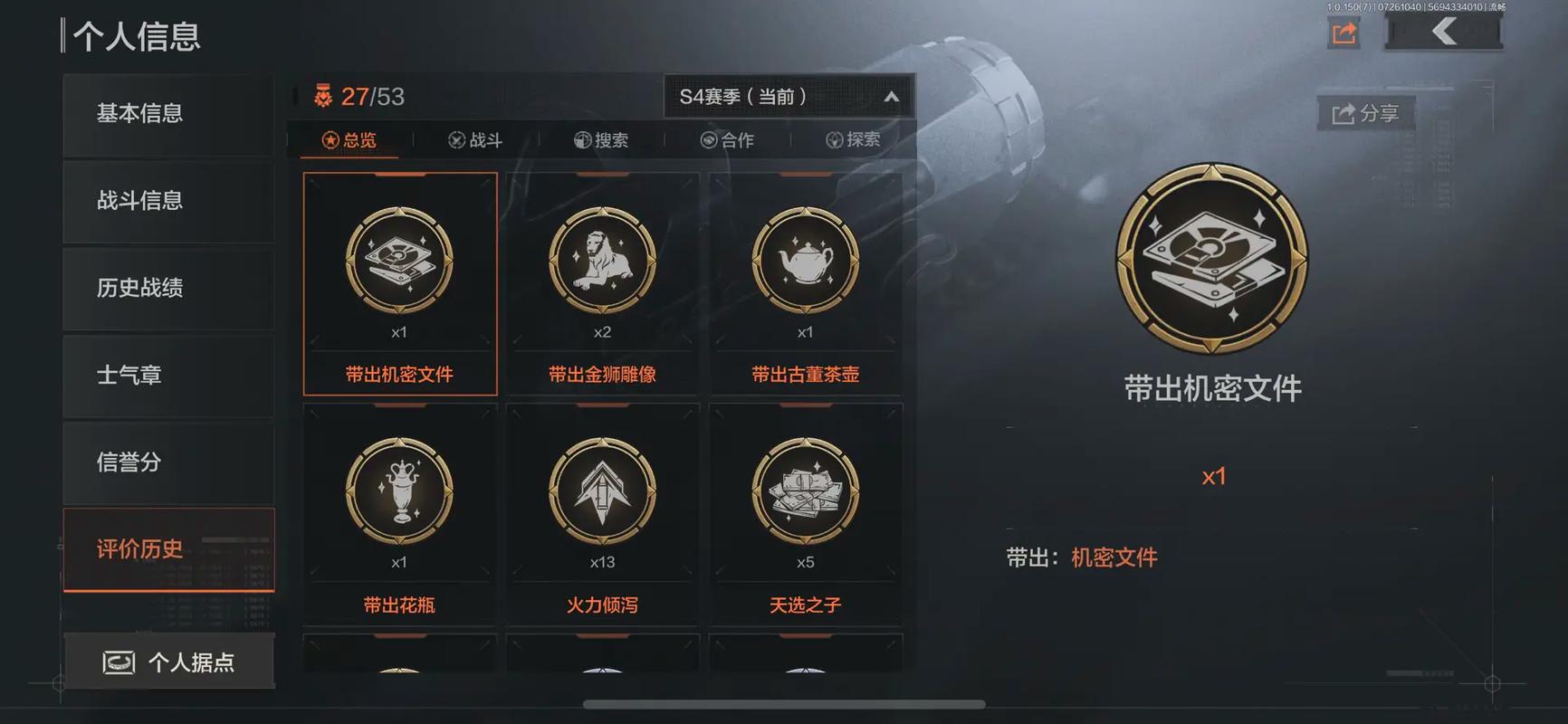Open the 探索 tab

pyautogui.click(x=855, y=138)
